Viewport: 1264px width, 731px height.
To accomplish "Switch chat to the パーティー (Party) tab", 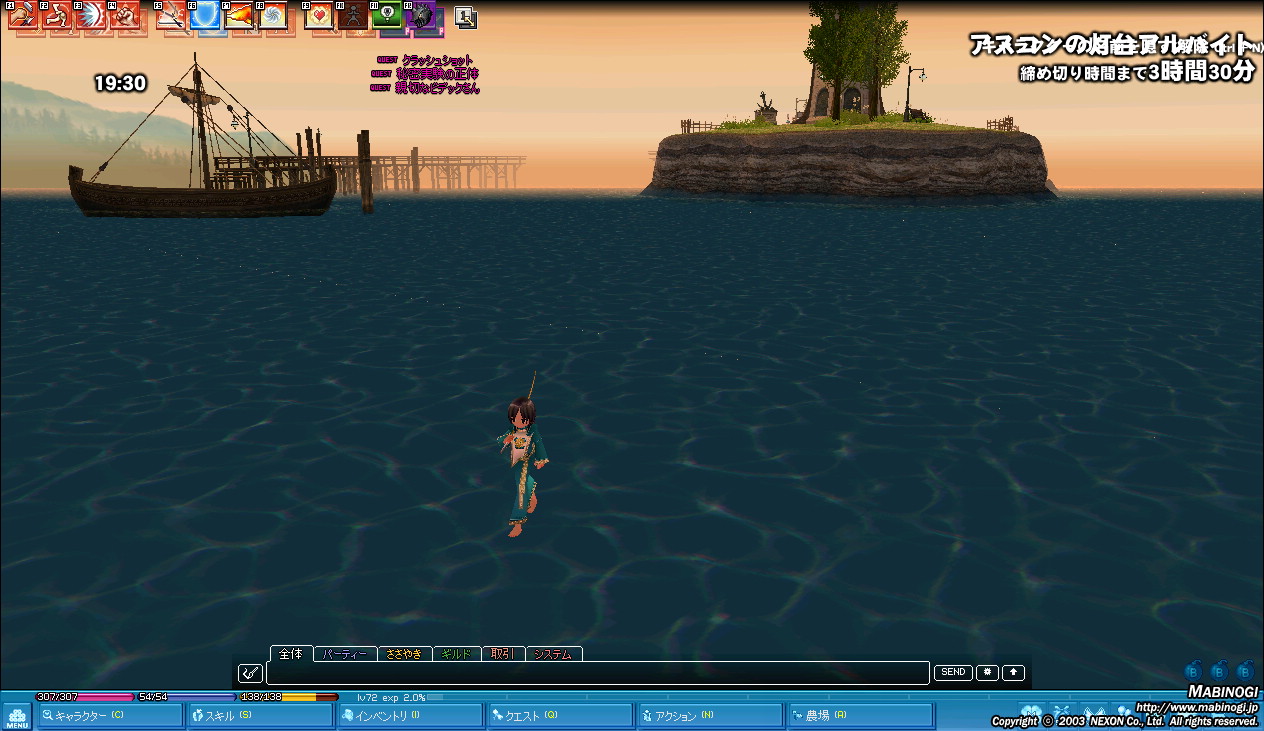I will [346, 654].
